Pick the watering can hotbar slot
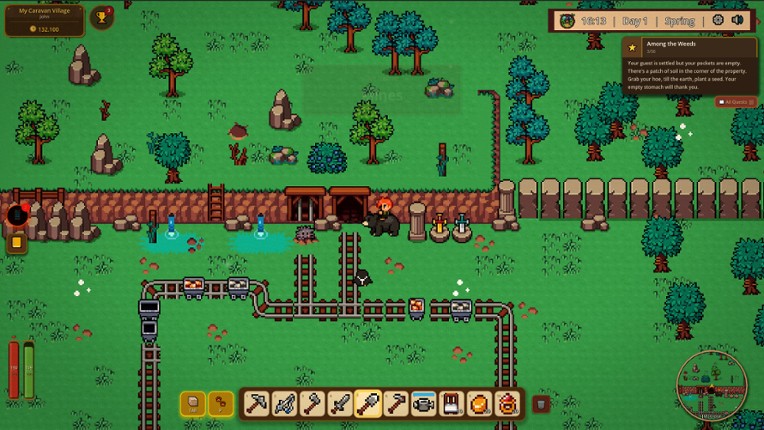Image resolution: width=764 pixels, height=430 pixels. [424, 404]
